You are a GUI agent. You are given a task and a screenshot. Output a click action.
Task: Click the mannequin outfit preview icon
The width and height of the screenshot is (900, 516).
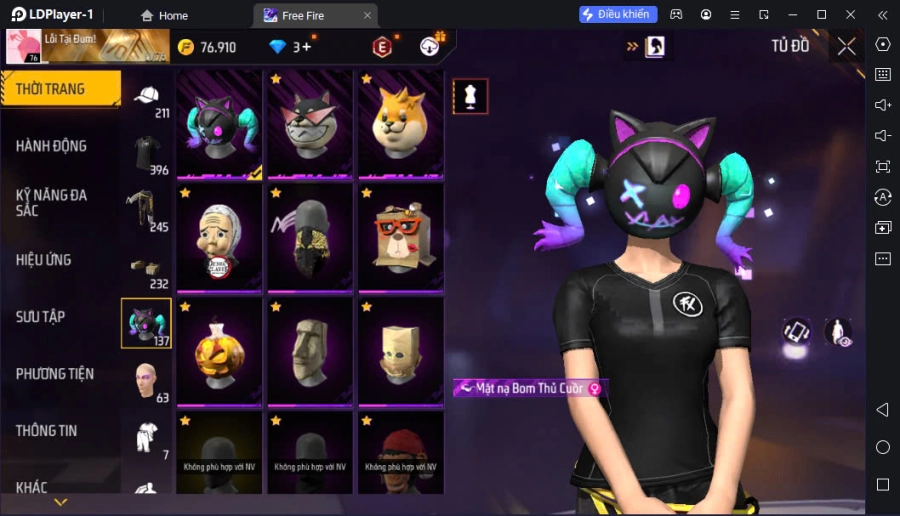470,96
